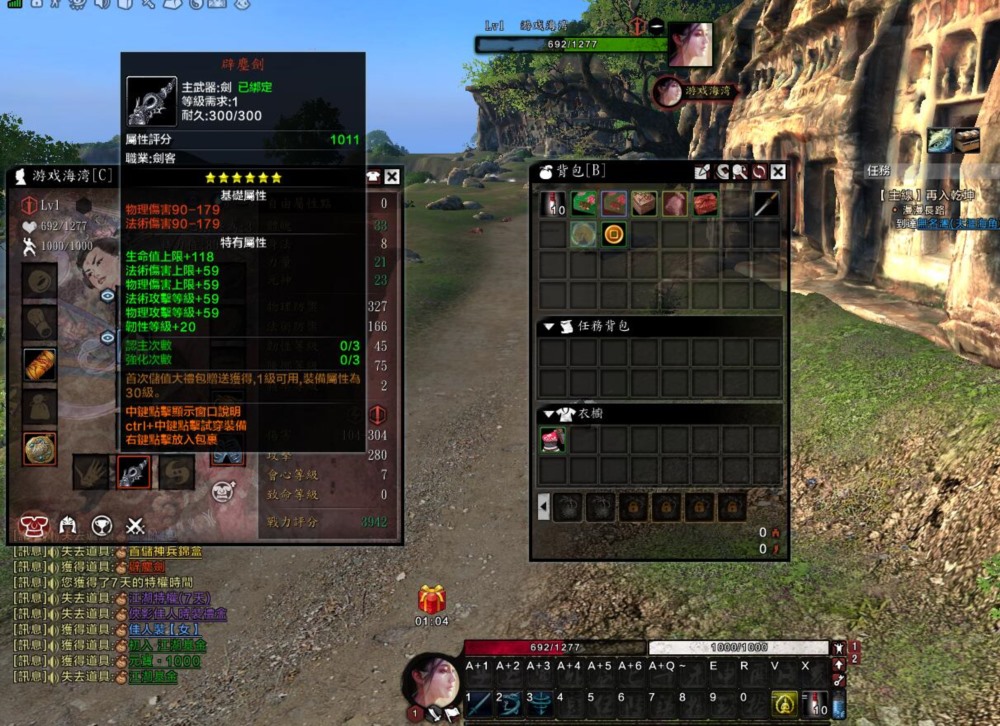Select the outfit item in wardrobe

(553, 440)
